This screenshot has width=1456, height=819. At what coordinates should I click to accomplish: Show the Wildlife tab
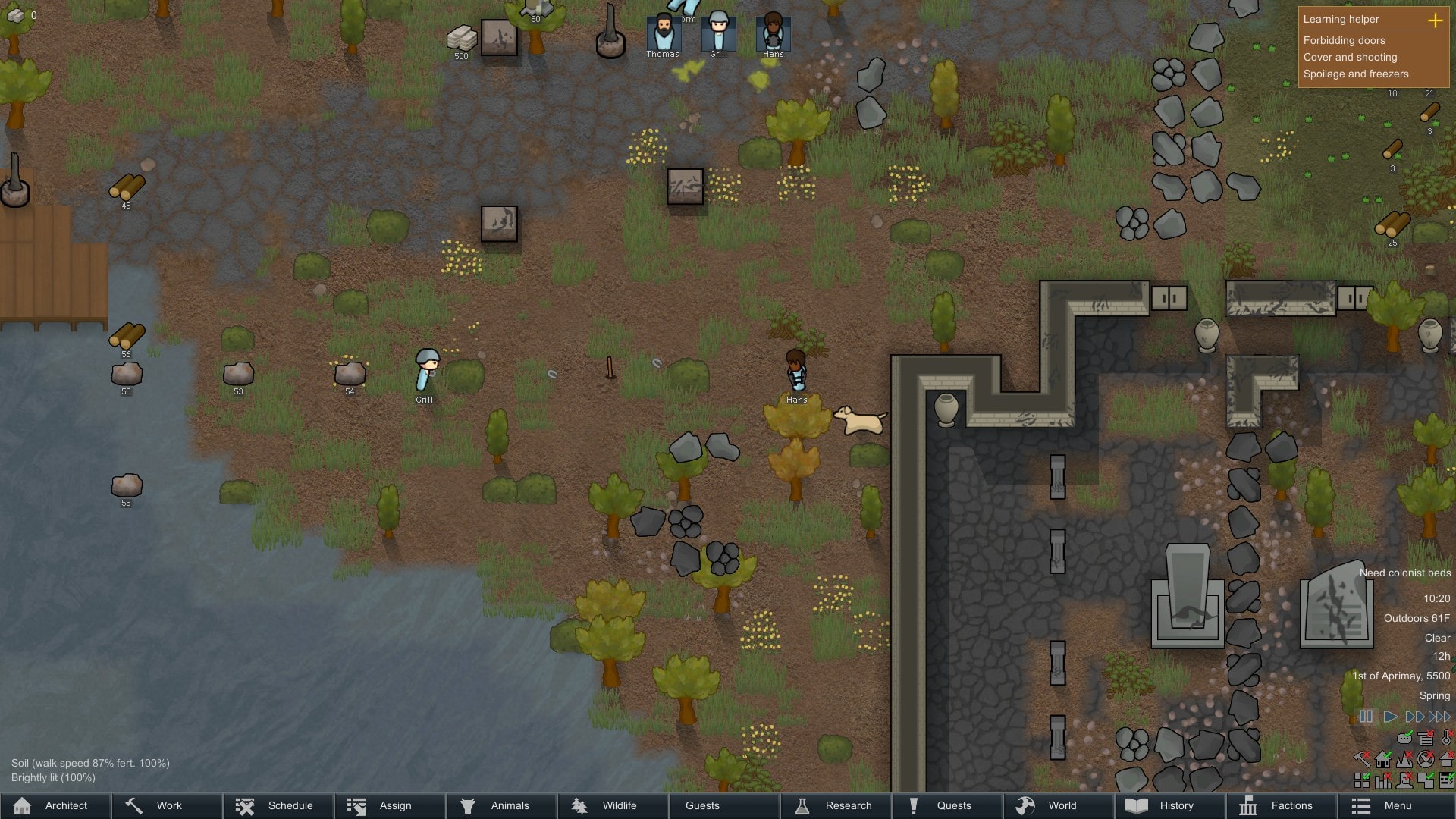pyautogui.click(x=611, y=805)
